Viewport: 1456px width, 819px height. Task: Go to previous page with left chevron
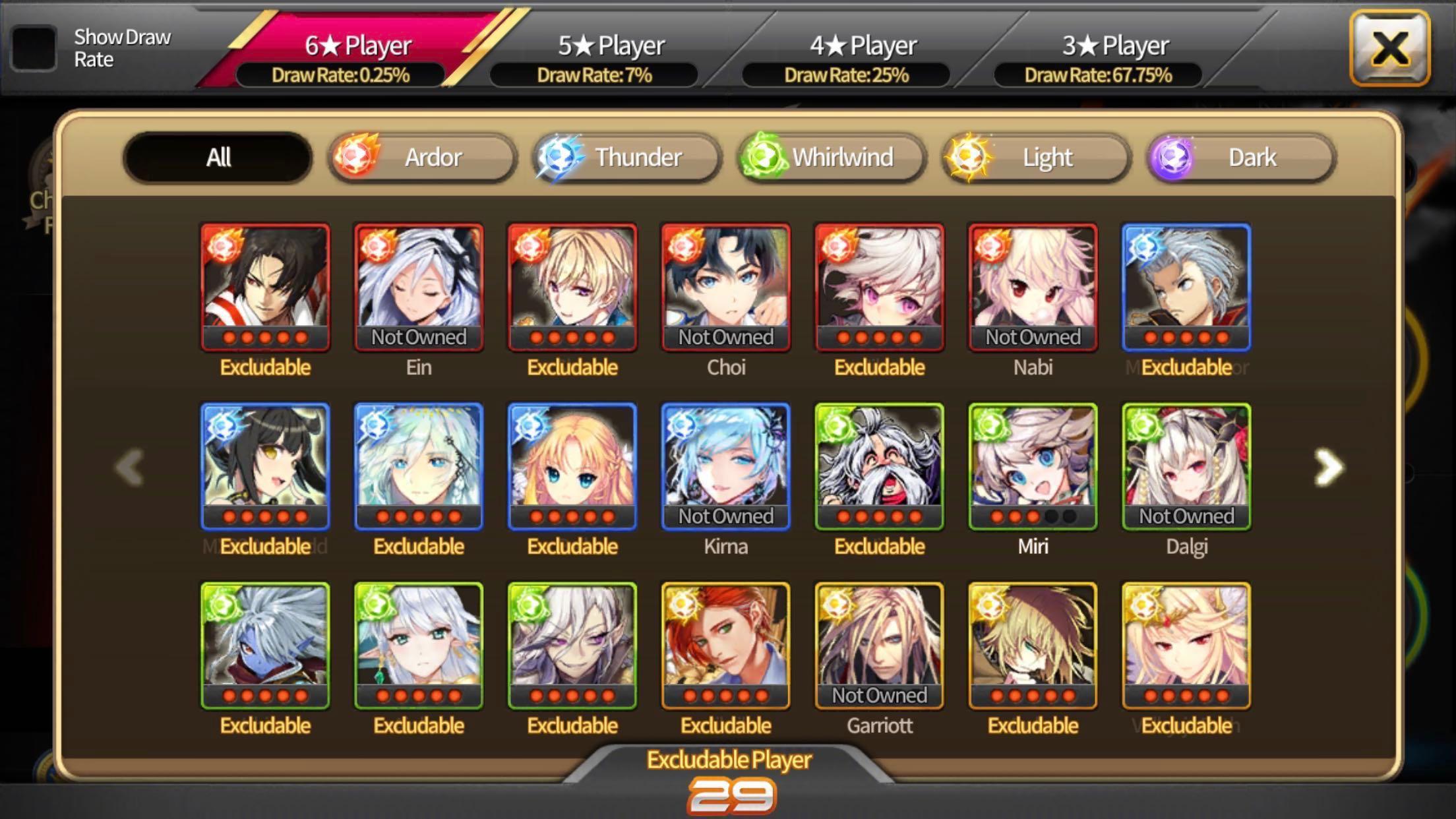pyautogui.click(x=129, y=466)
